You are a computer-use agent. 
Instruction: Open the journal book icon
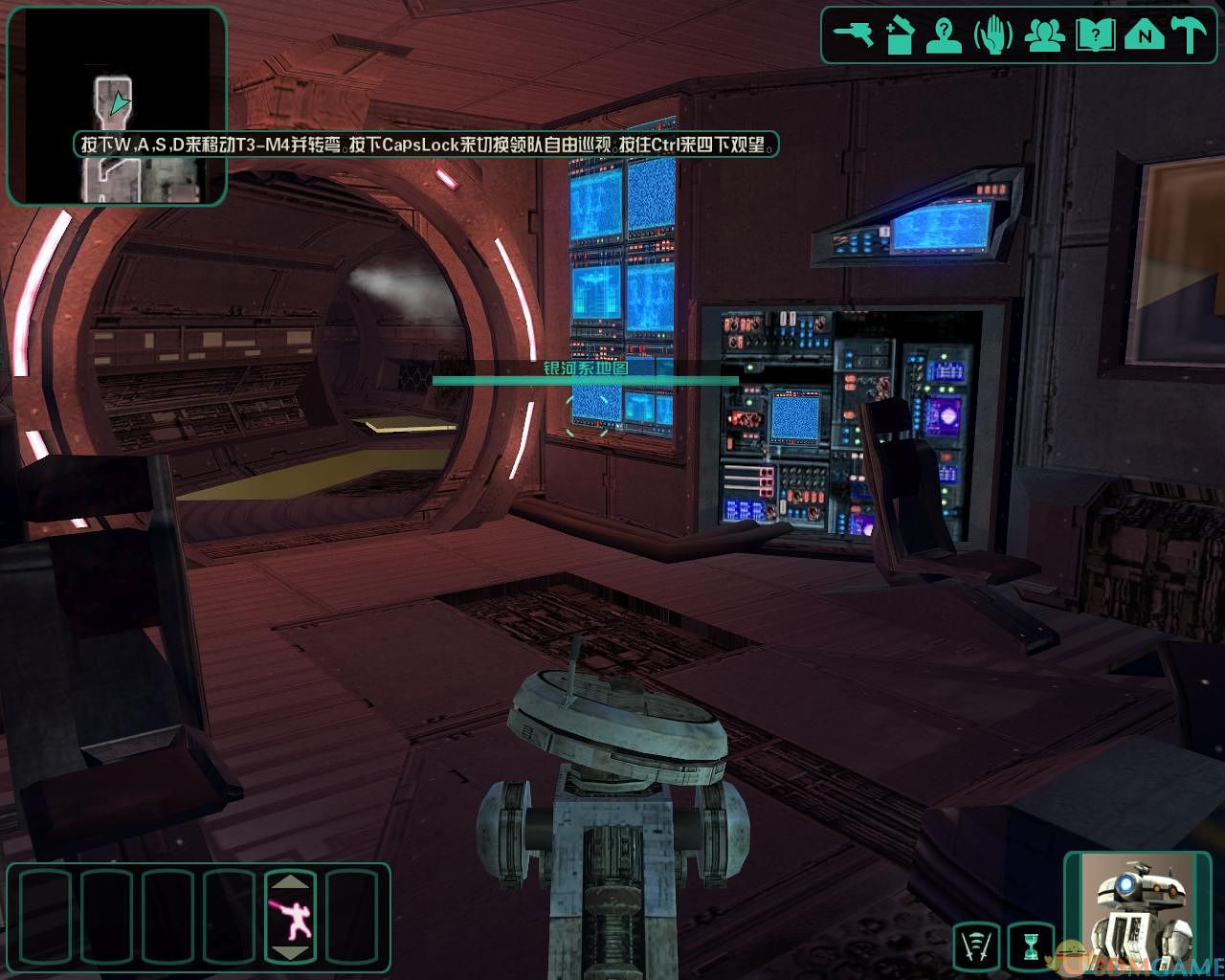click(1095, 36)
